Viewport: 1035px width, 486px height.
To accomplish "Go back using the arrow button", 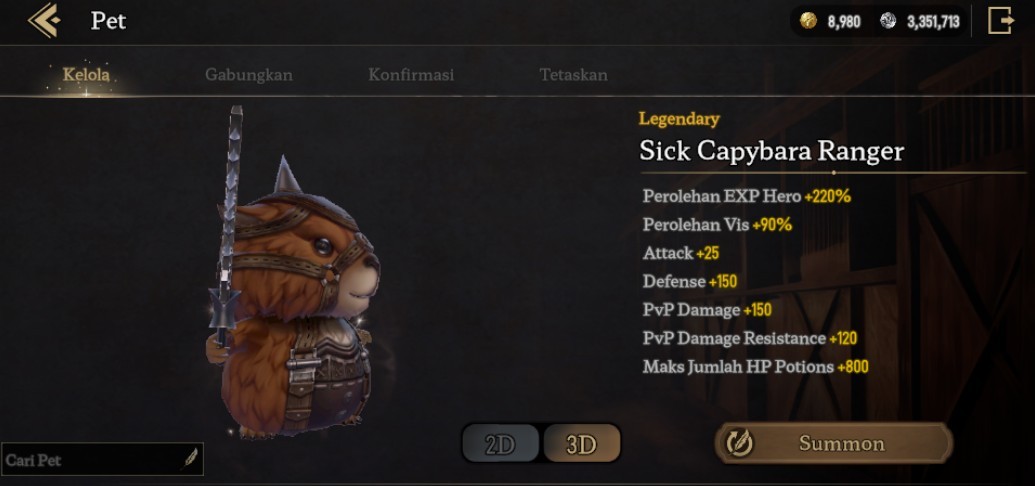I will pyautogui.click(x=44, y=20).
